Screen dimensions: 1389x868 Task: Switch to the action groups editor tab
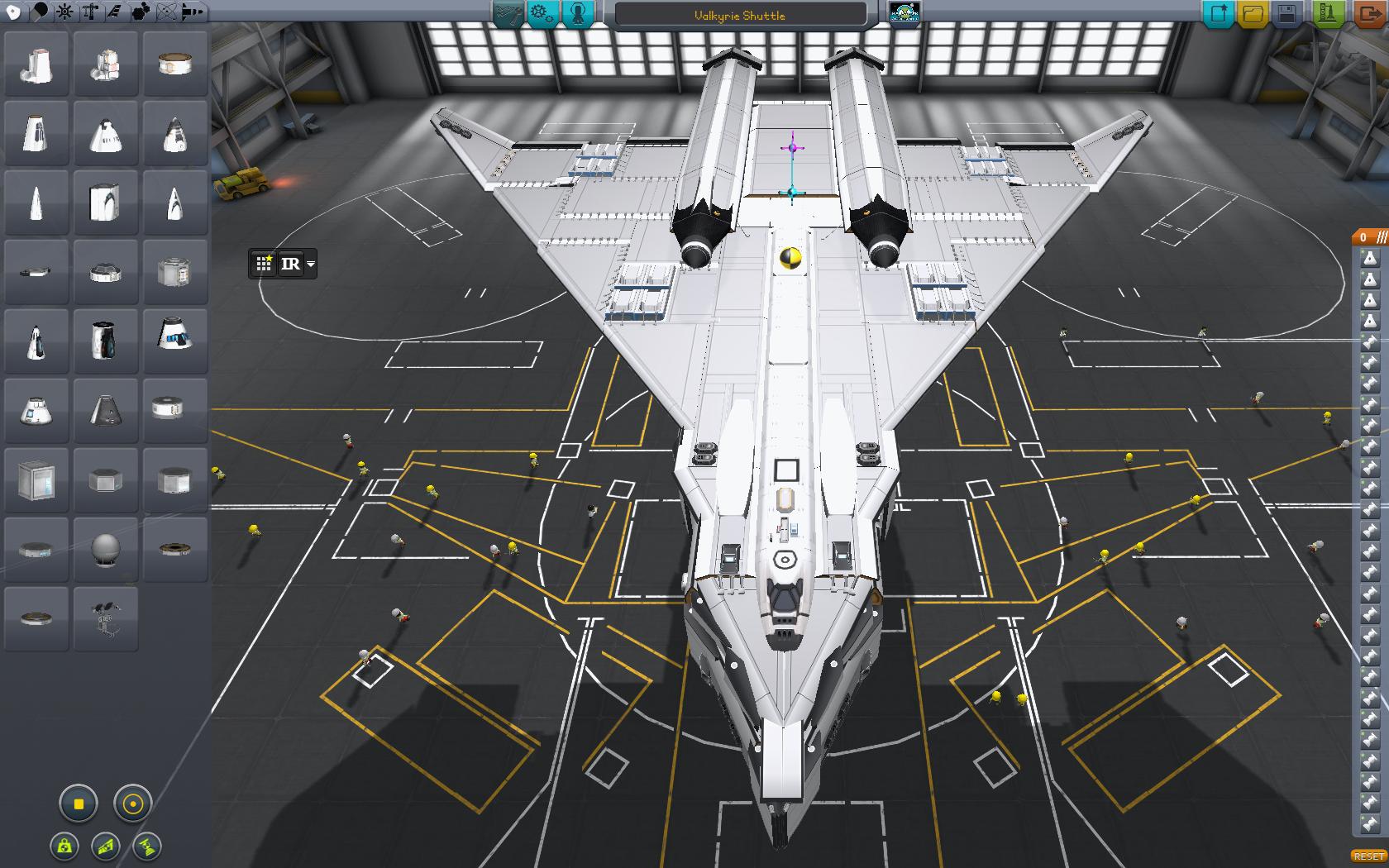pos(542,13)
